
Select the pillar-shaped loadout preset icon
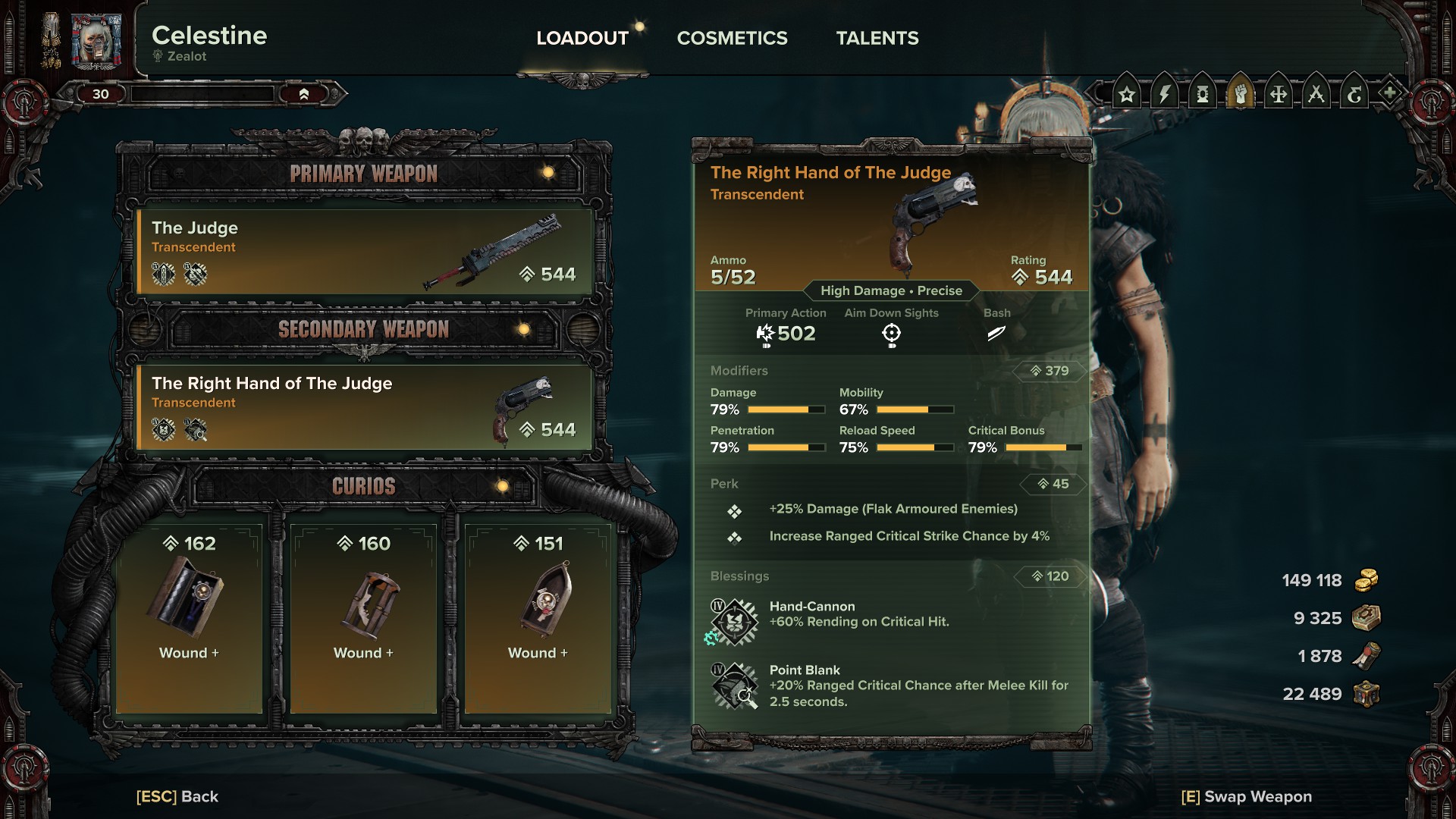tap(1203, 95)
